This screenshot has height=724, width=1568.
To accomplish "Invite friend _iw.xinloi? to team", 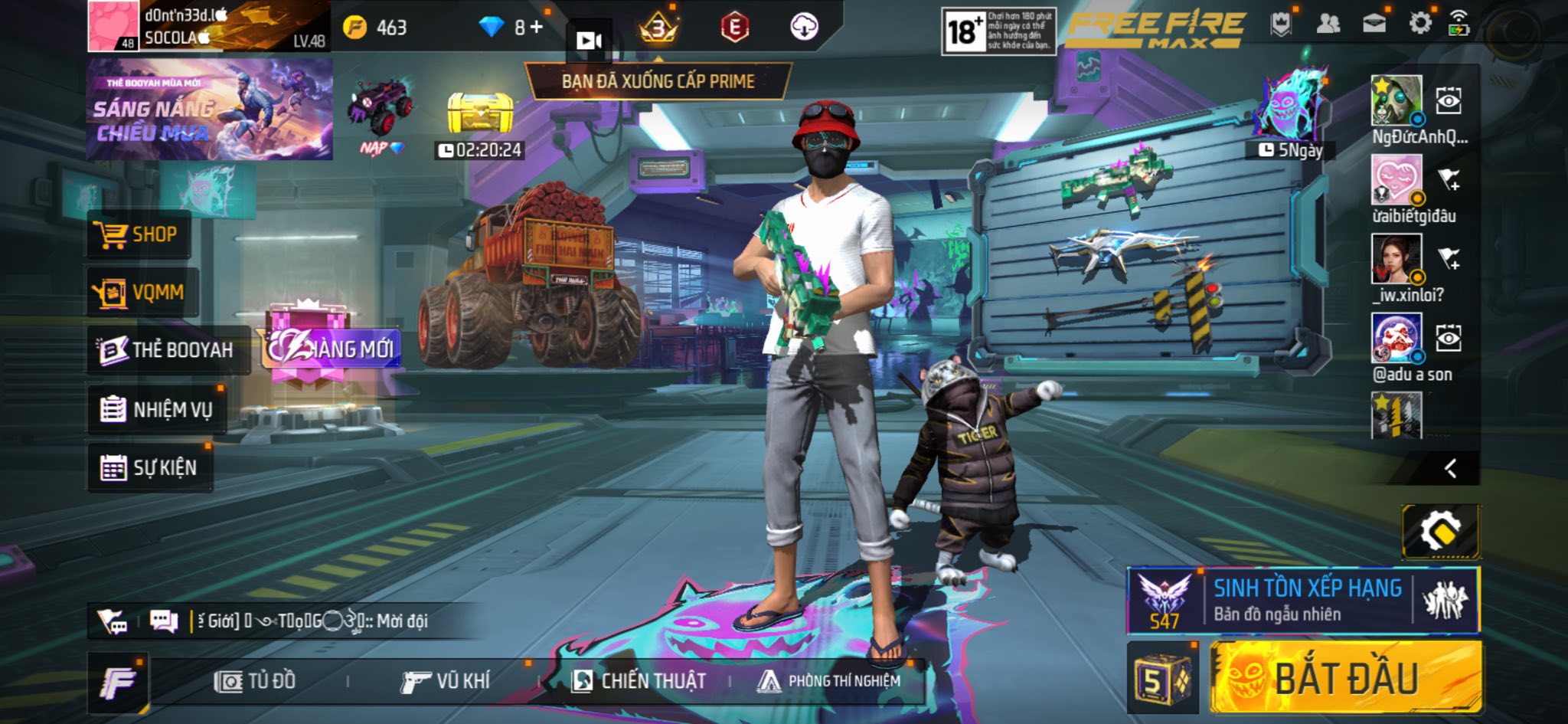I will pos(1449,259).
